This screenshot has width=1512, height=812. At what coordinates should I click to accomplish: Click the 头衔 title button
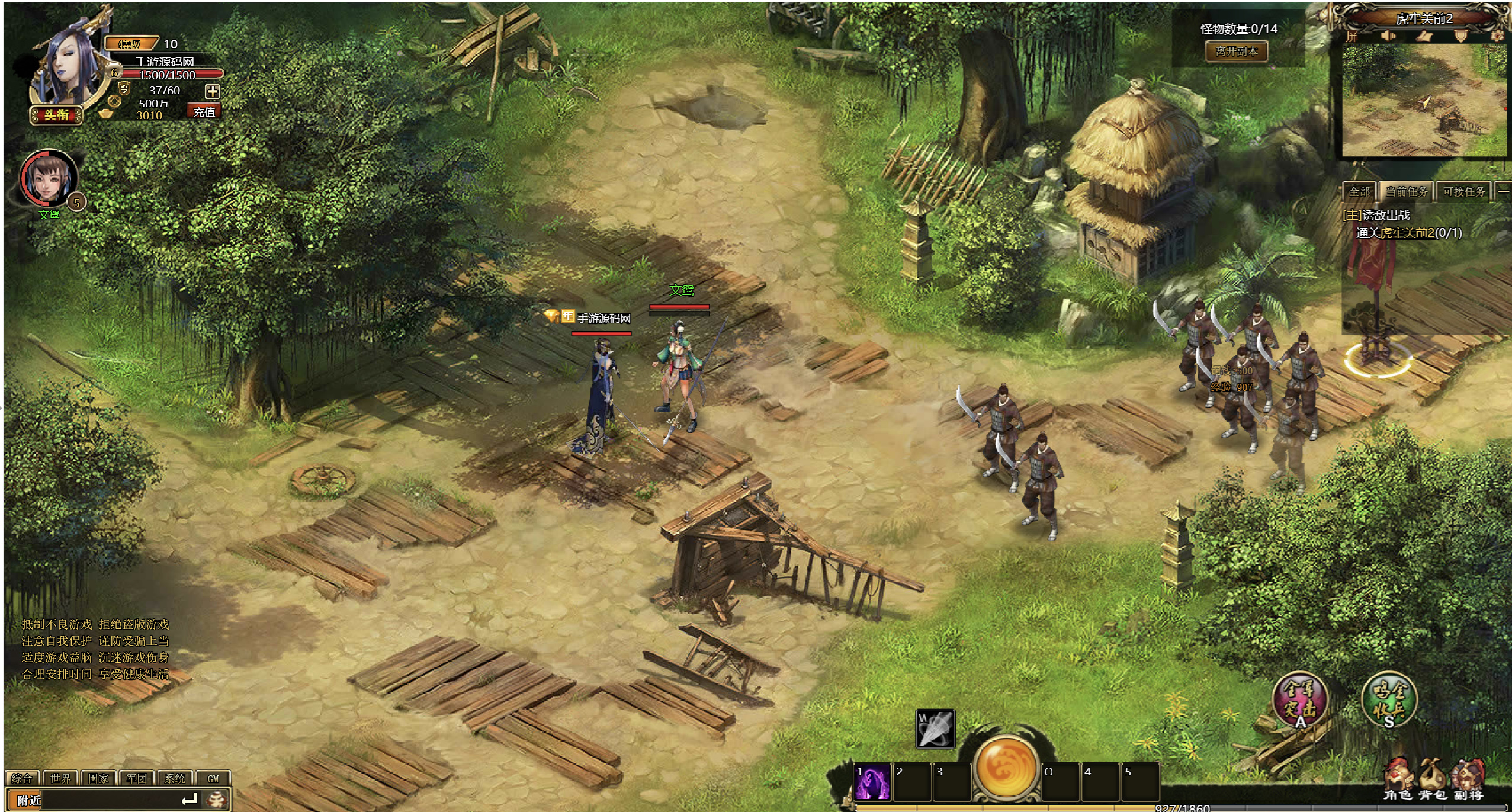tap(57, 115)
